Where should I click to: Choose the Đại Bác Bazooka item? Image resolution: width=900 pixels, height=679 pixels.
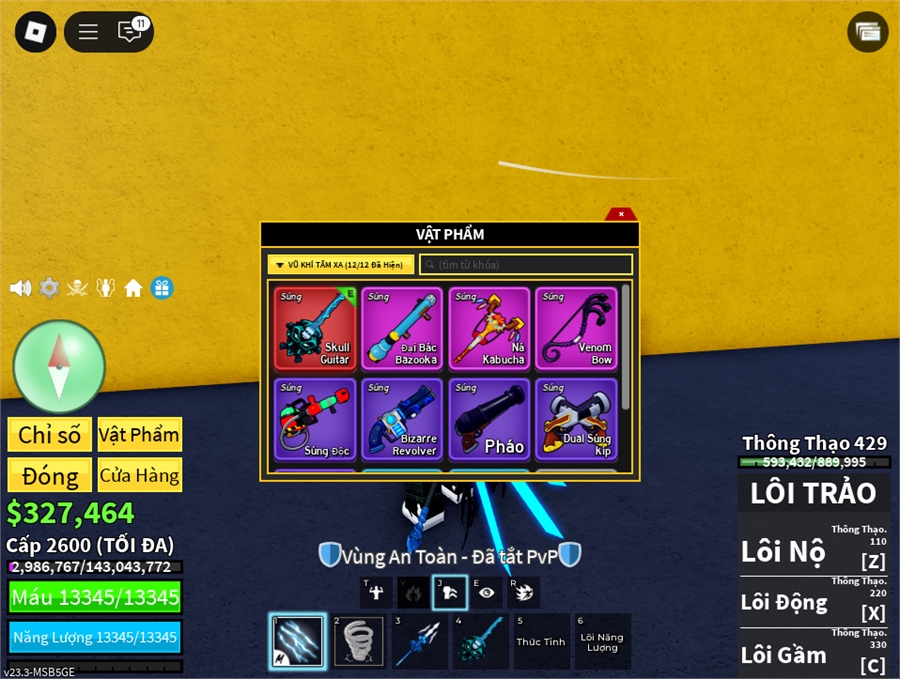402,329
